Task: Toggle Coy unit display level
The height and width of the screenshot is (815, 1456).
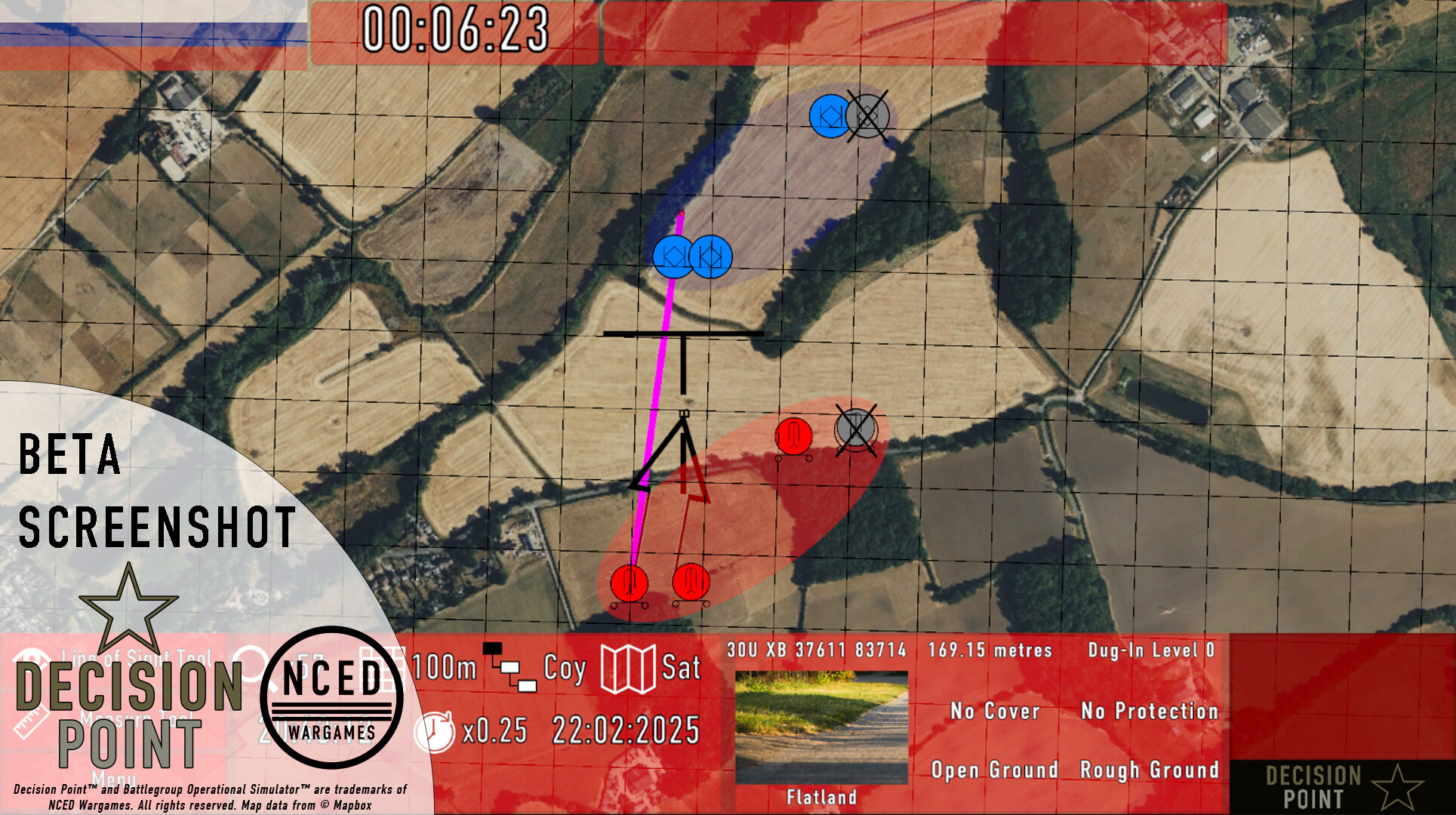Action: [x=565, y=668]
